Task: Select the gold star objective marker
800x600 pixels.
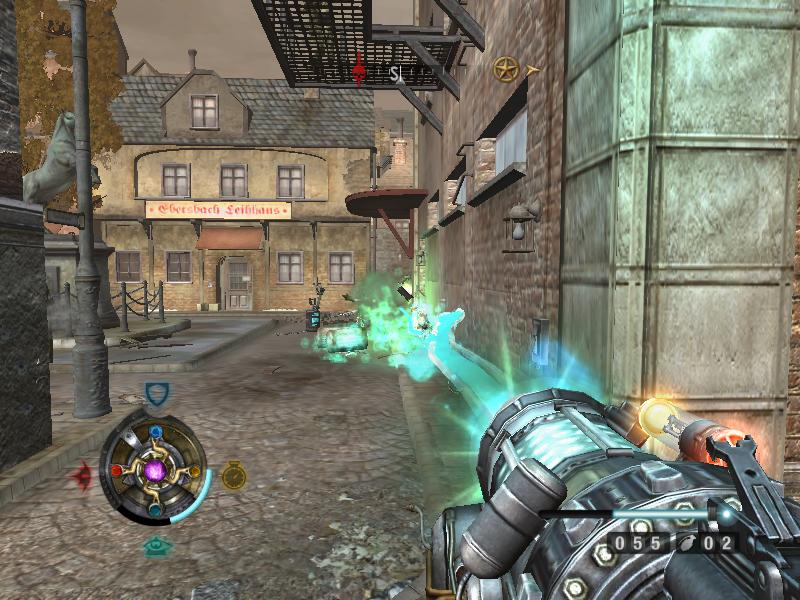Action: pos(506,69)
